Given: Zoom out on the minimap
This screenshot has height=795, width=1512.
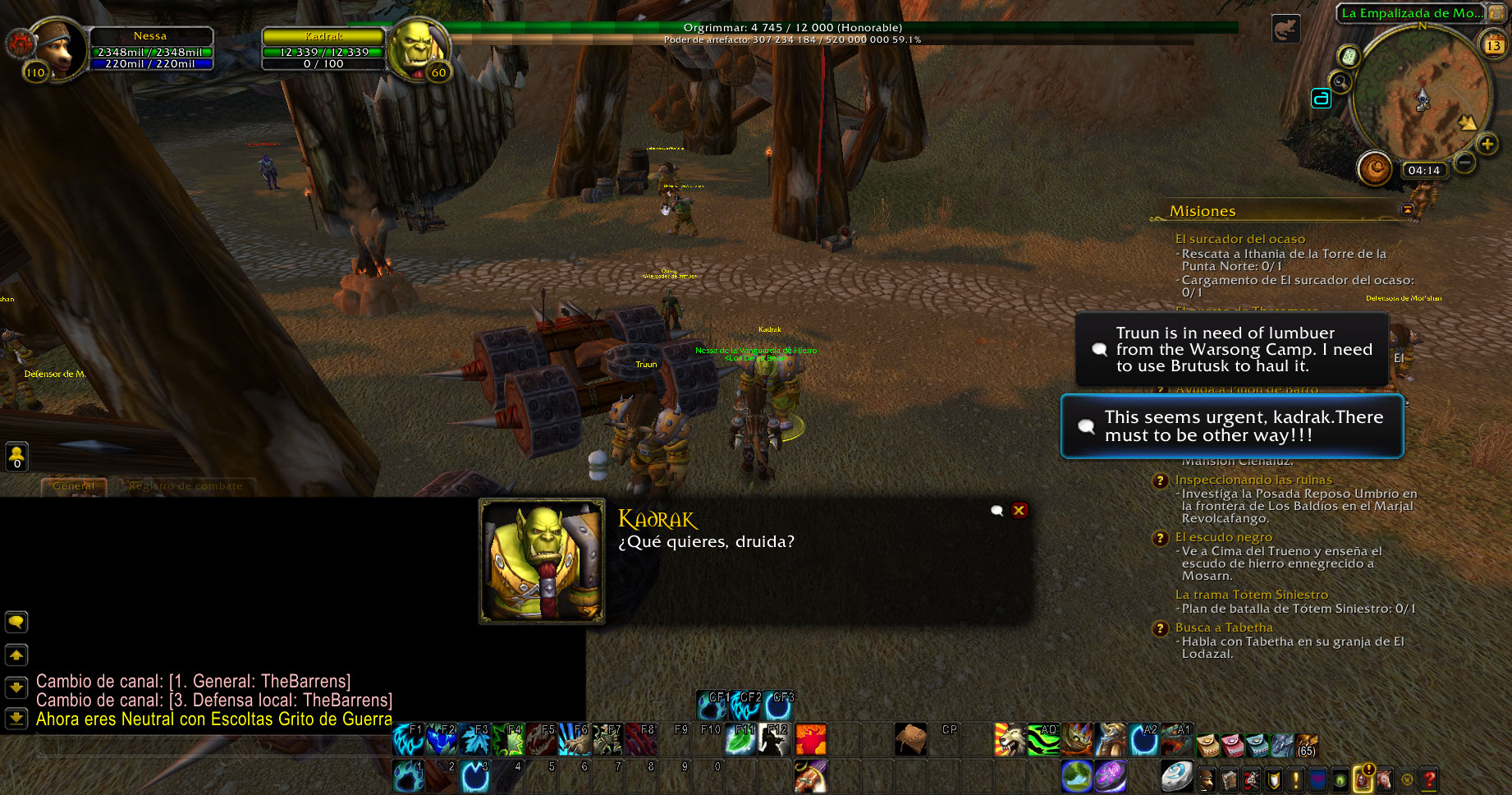Looking at the screenshot, I should tap(1464, 163).
